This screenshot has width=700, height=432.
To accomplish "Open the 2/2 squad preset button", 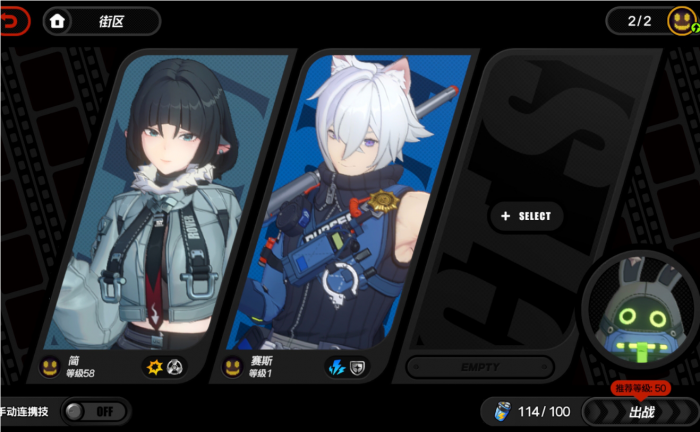I will pos(650,21).
